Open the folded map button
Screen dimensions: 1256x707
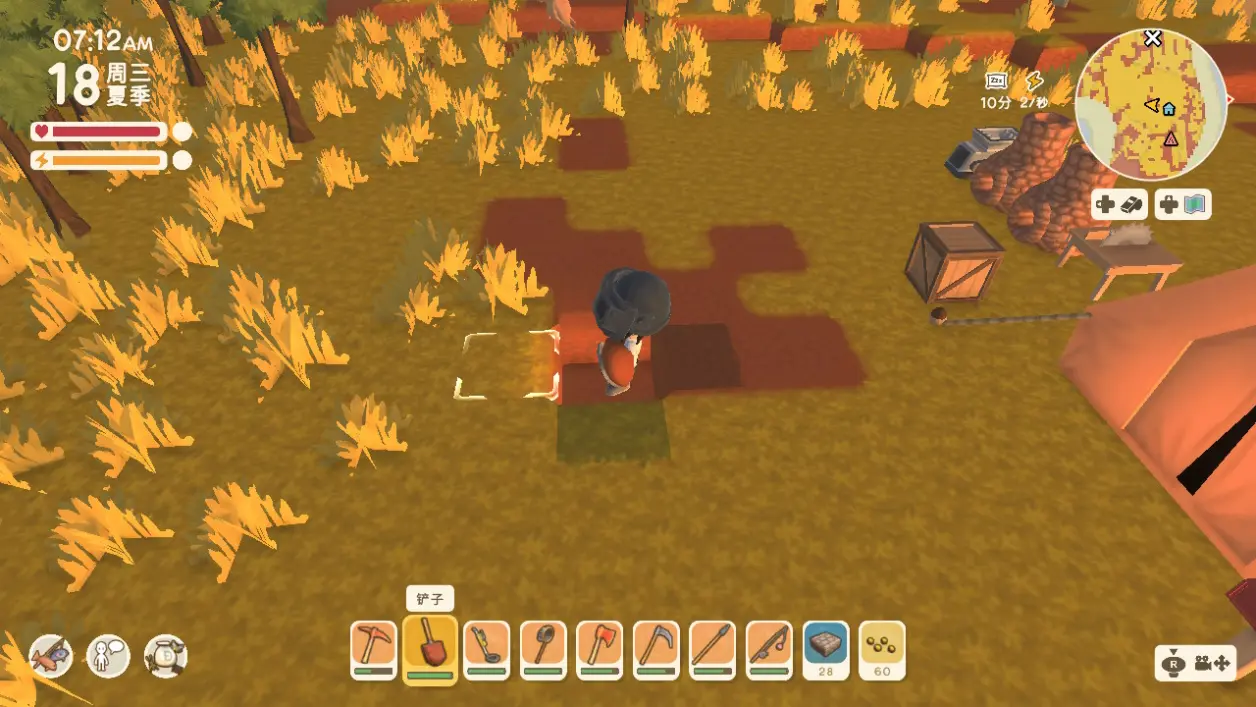point(1183,205)
